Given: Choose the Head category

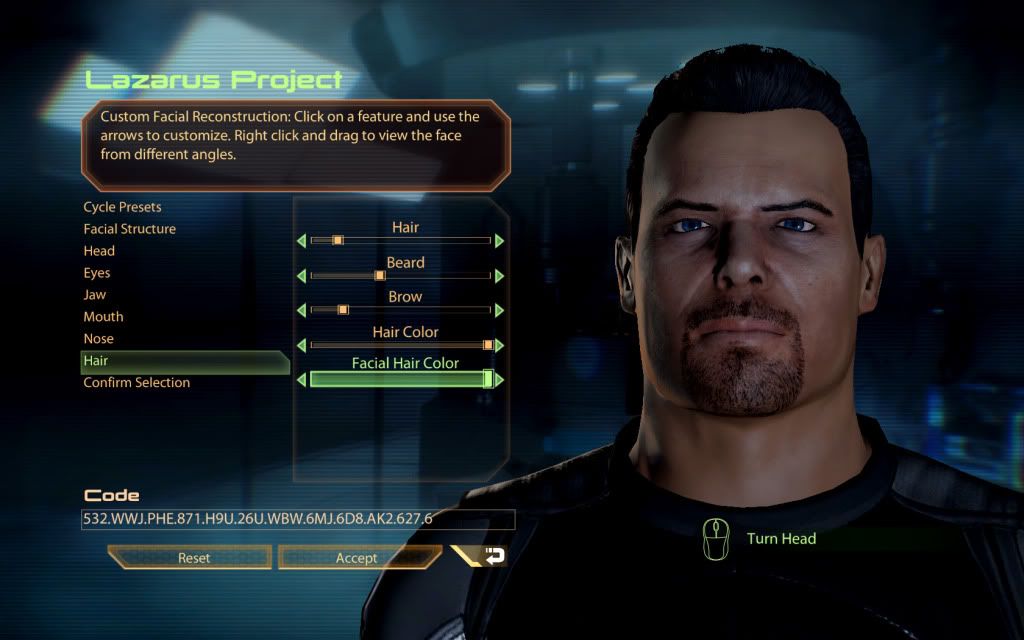Looking at the screenshot, I should [99, 251].
